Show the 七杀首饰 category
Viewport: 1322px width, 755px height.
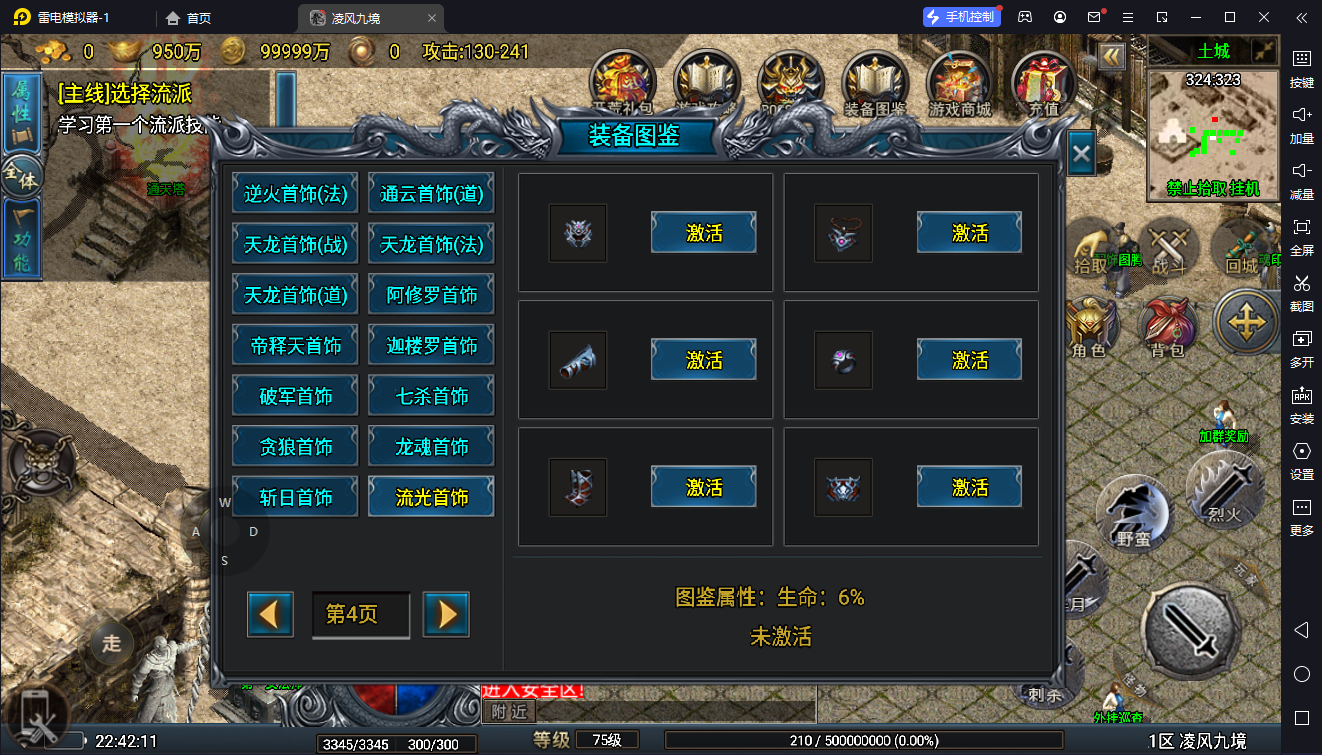[431, 396]
